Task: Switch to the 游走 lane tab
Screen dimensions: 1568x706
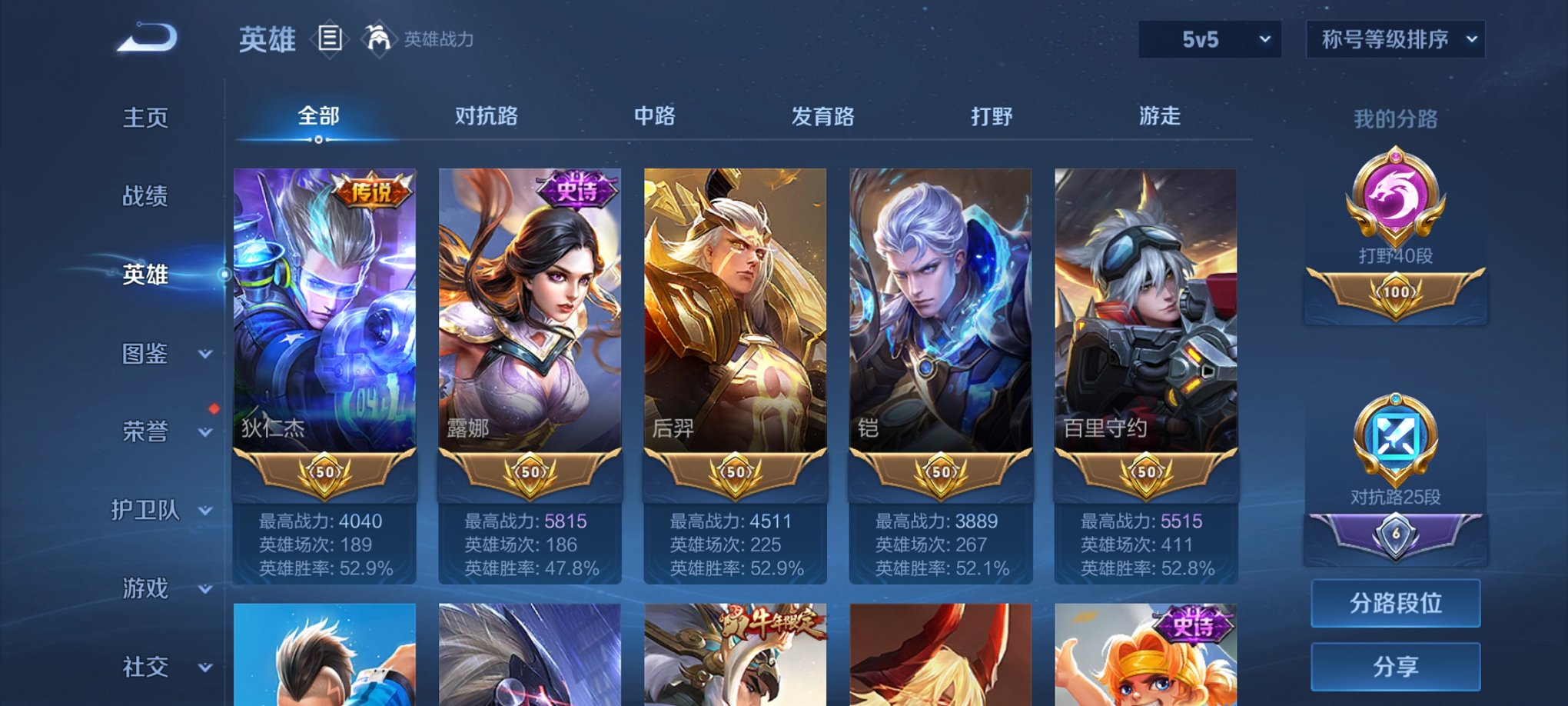Action: [1161, 117]
